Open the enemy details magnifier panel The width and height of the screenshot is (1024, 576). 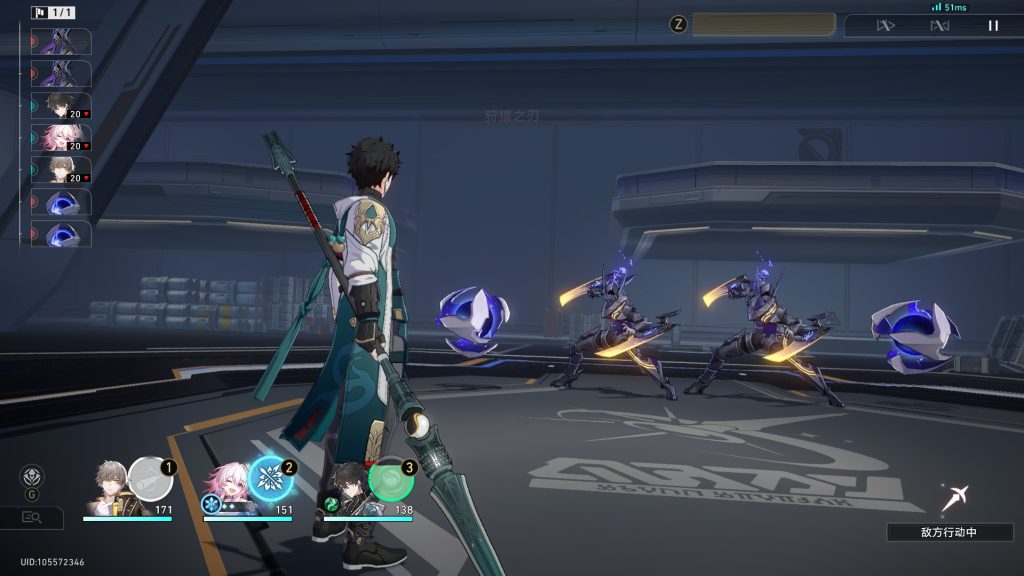pos(31,517)
